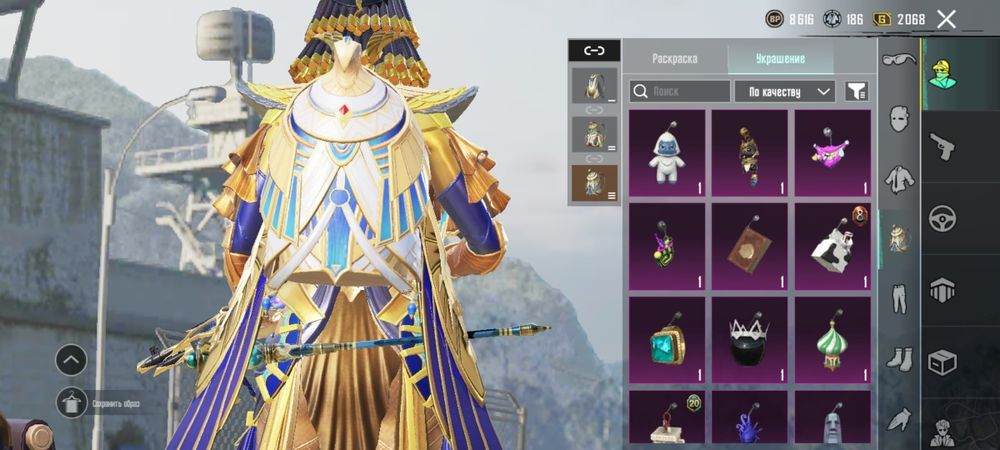Screen dimensions: 1000x450
Task: Open the filter funnel button
Action: 856,91
